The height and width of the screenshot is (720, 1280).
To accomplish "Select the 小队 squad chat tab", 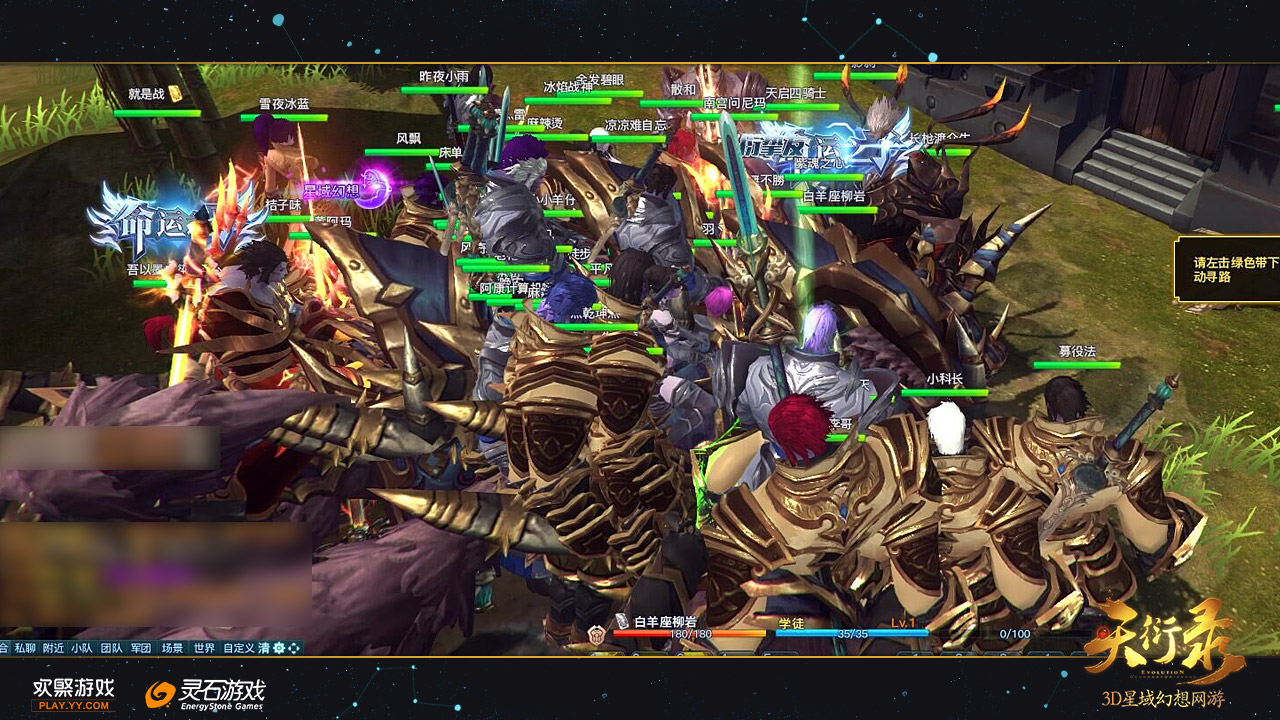I will pos(82,648).
